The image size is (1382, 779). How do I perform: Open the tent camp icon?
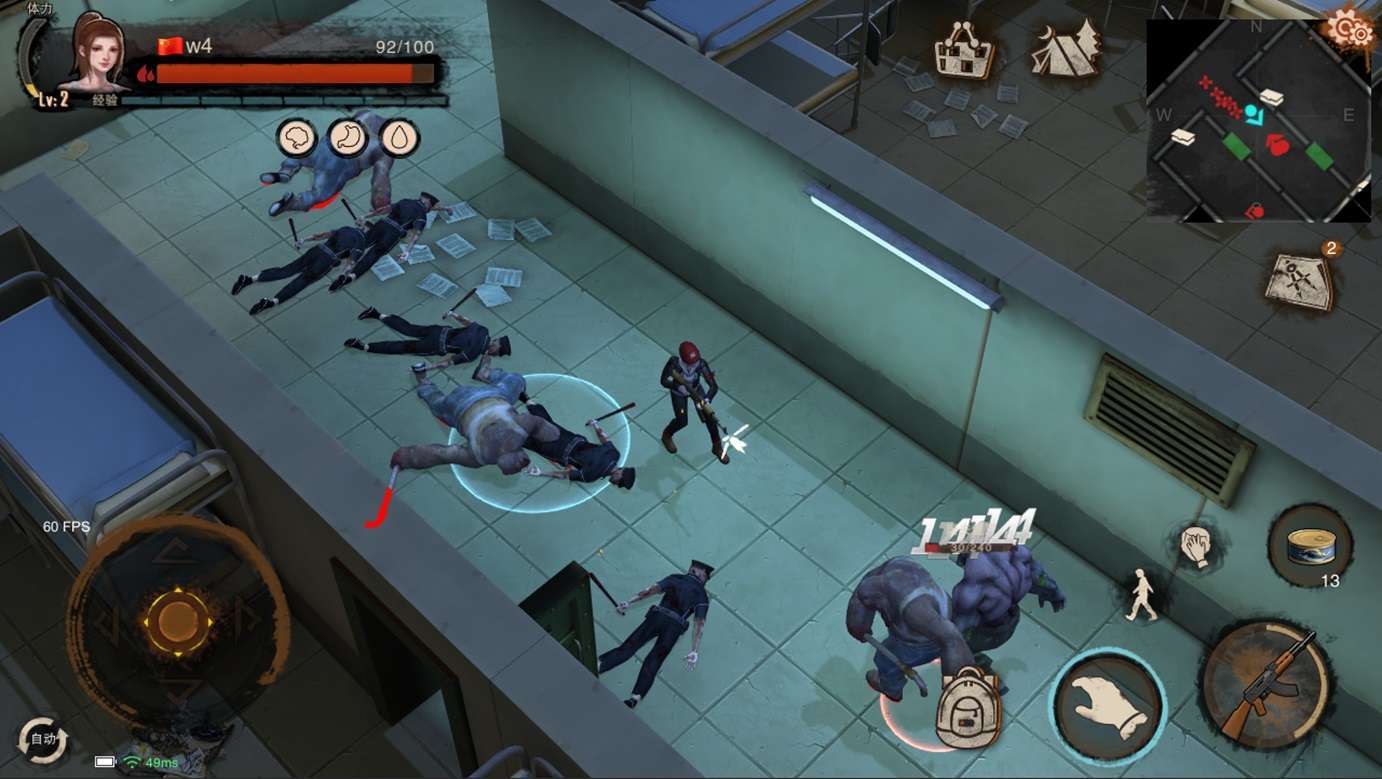click(1066, 50)
